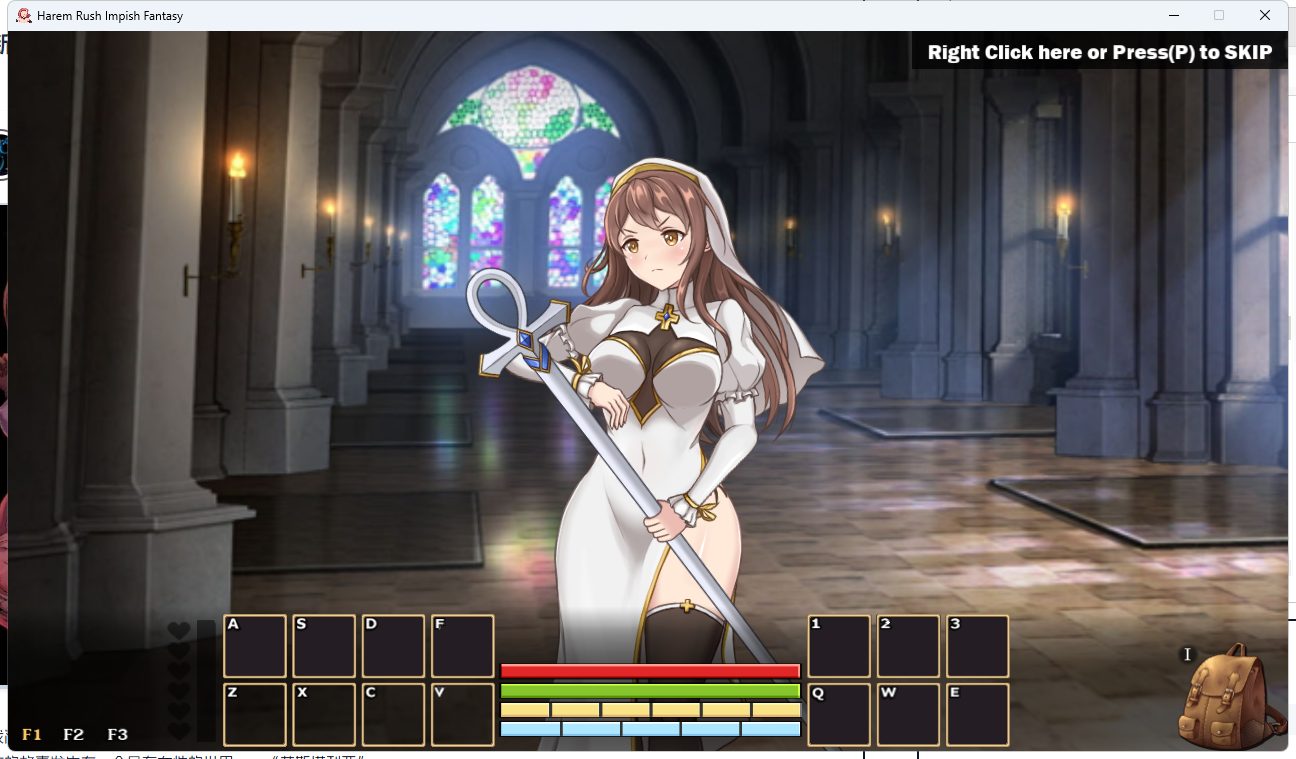Click skill slot C

coord(393,714)
